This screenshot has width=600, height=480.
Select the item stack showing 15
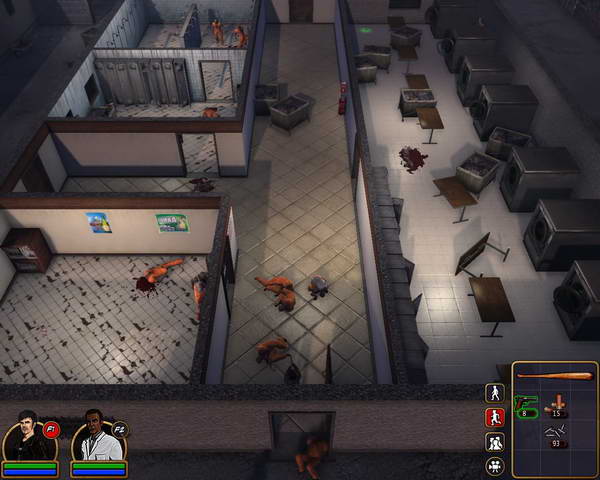point(555,405)
